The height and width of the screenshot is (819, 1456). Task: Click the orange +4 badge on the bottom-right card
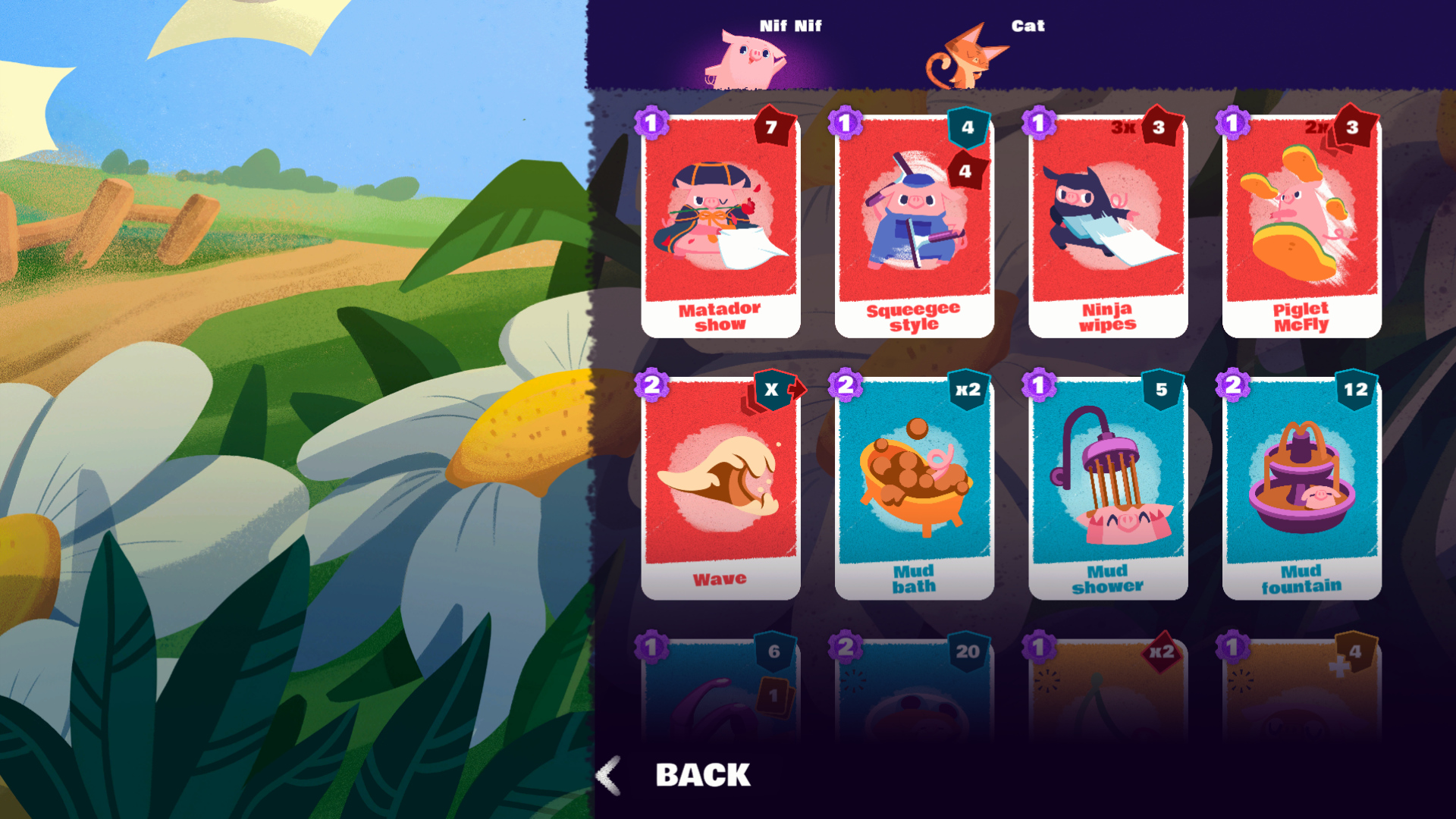1357,651
